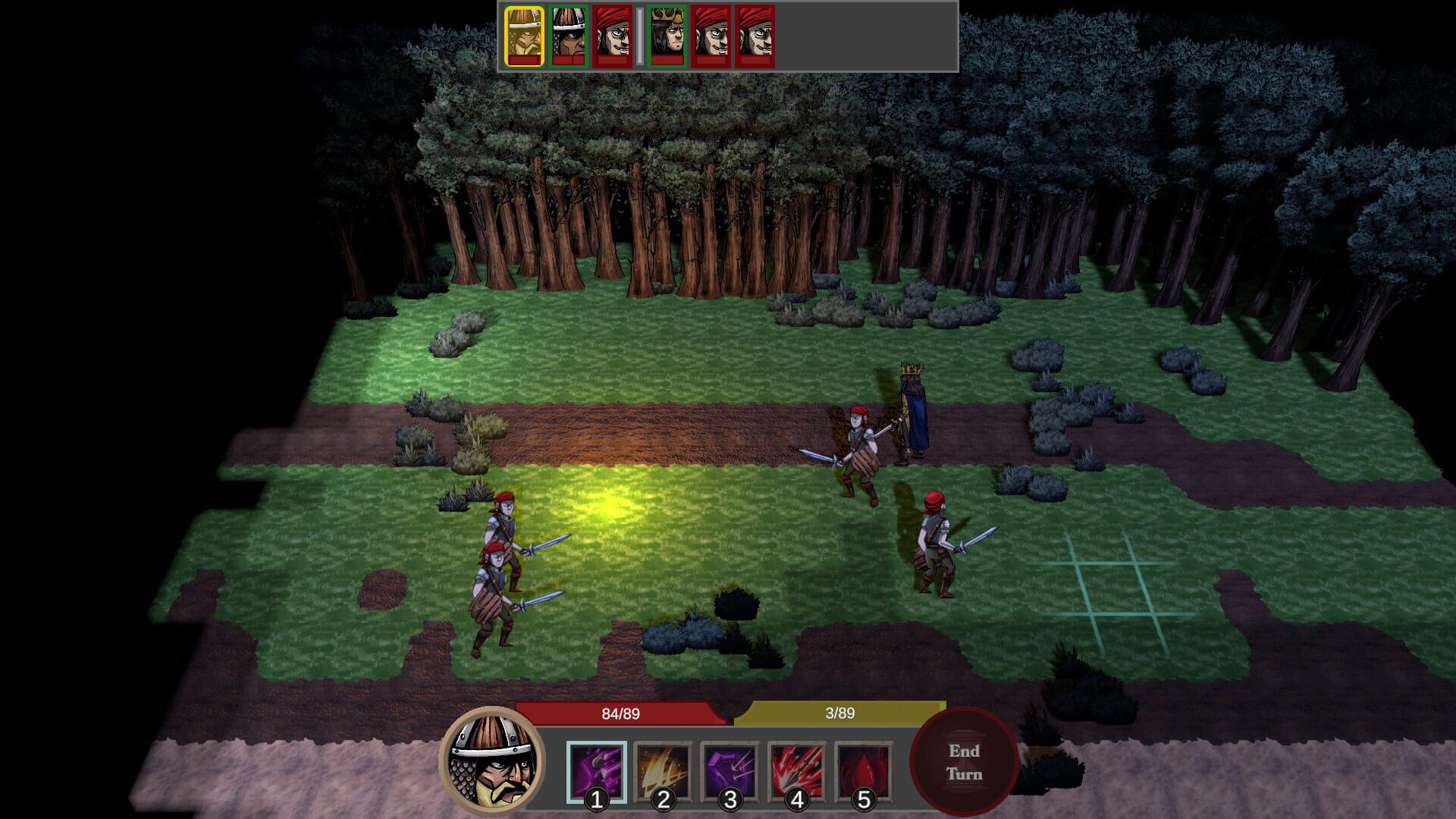Click the crowned king portrait in the turn order
This screenshot has height=819, width=1456.
click(x=668, y=36)
